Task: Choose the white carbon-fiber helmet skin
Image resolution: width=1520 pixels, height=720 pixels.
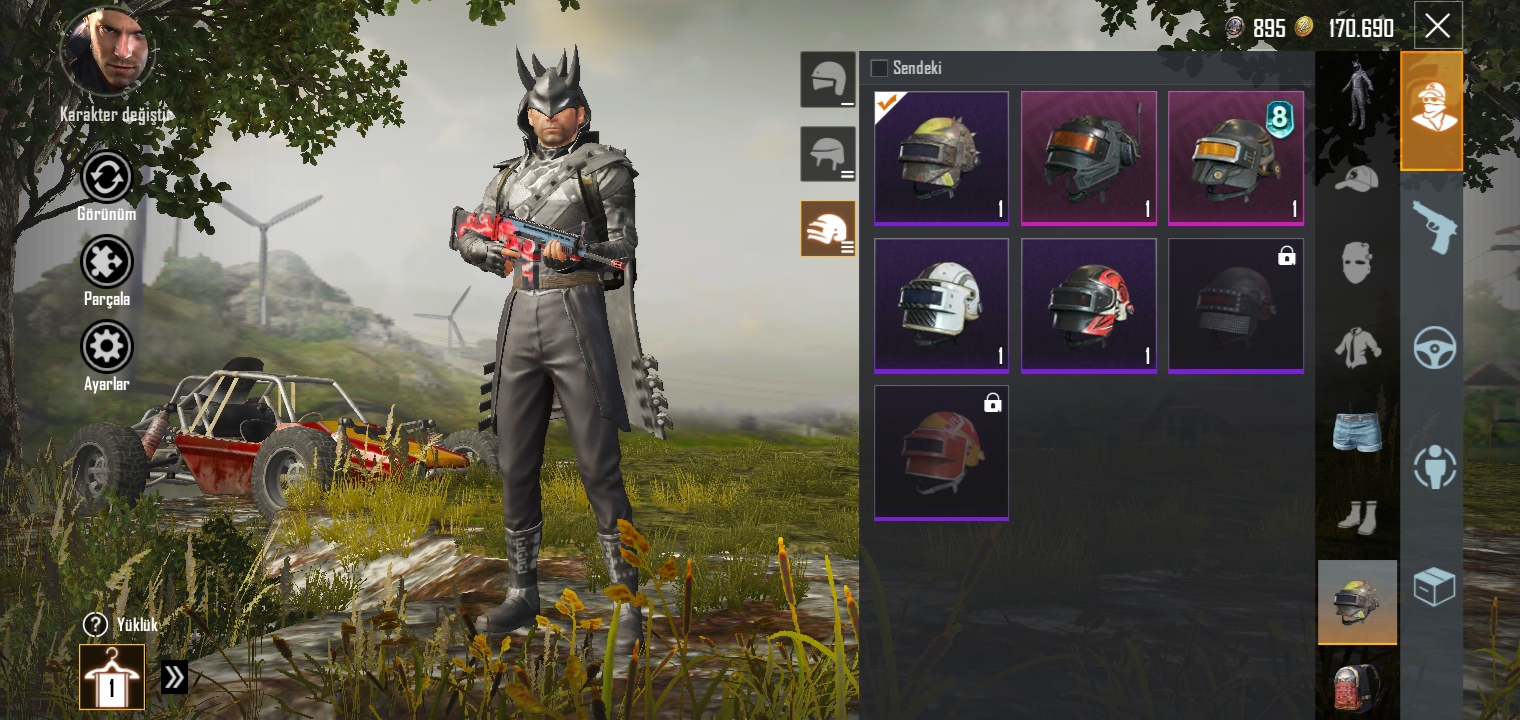Action: 941,305
